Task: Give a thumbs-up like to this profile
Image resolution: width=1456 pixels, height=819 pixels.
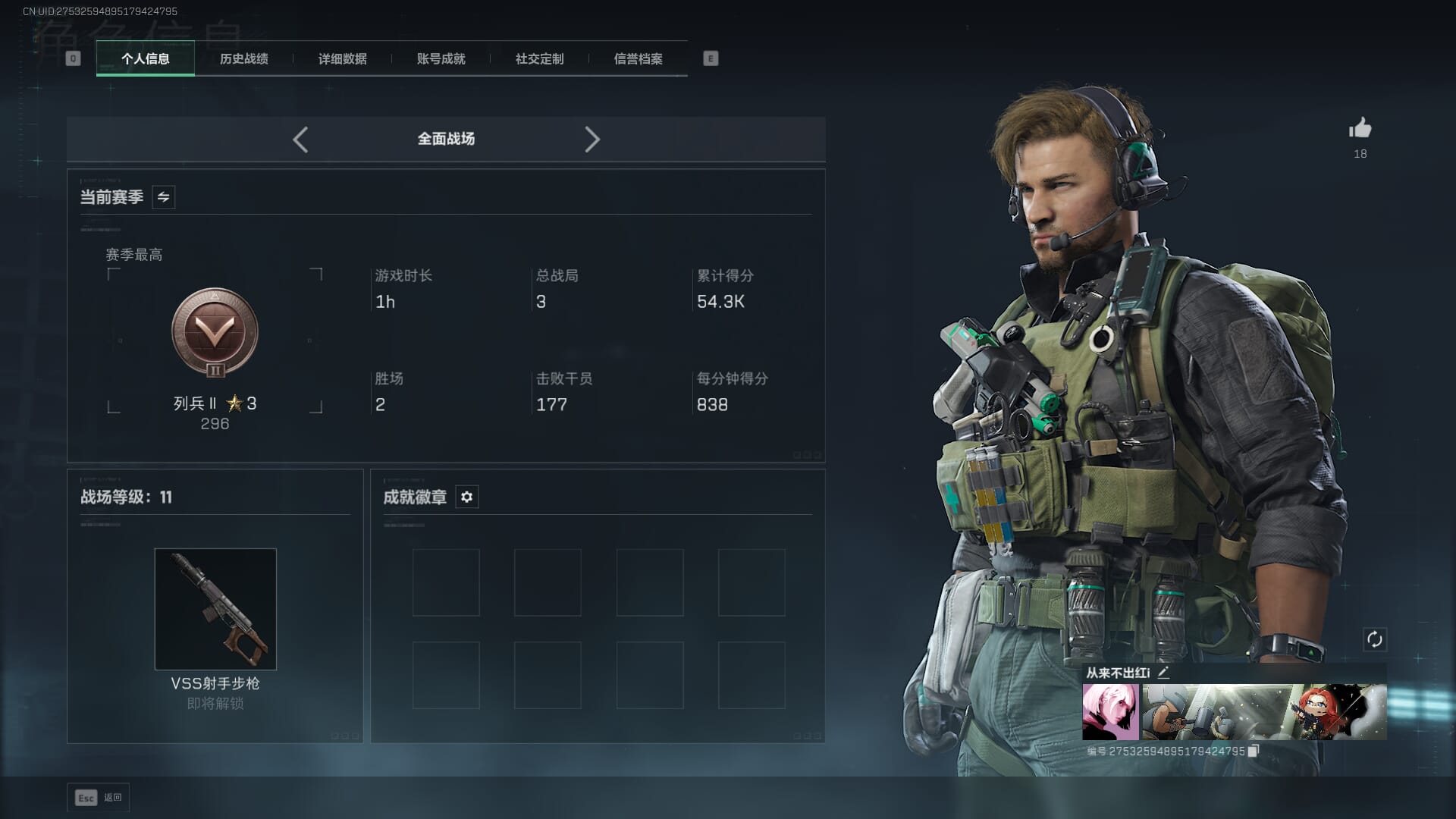Action: 1360,129
